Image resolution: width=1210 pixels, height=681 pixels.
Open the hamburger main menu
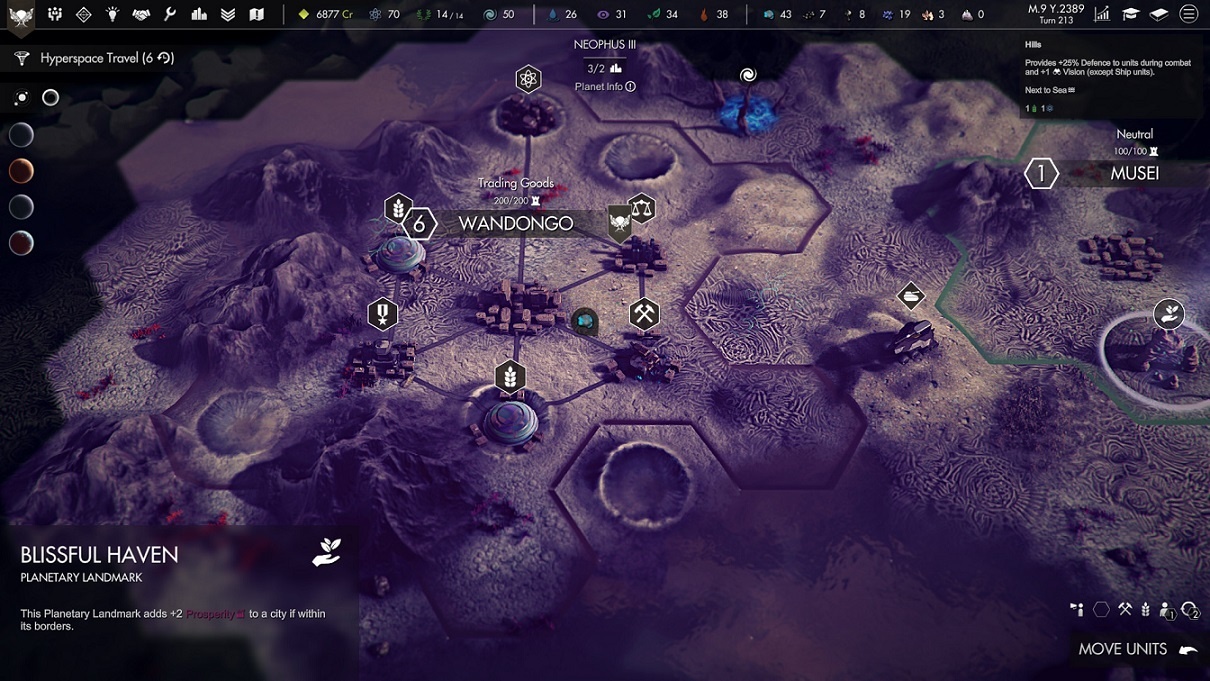[1189, 14]
